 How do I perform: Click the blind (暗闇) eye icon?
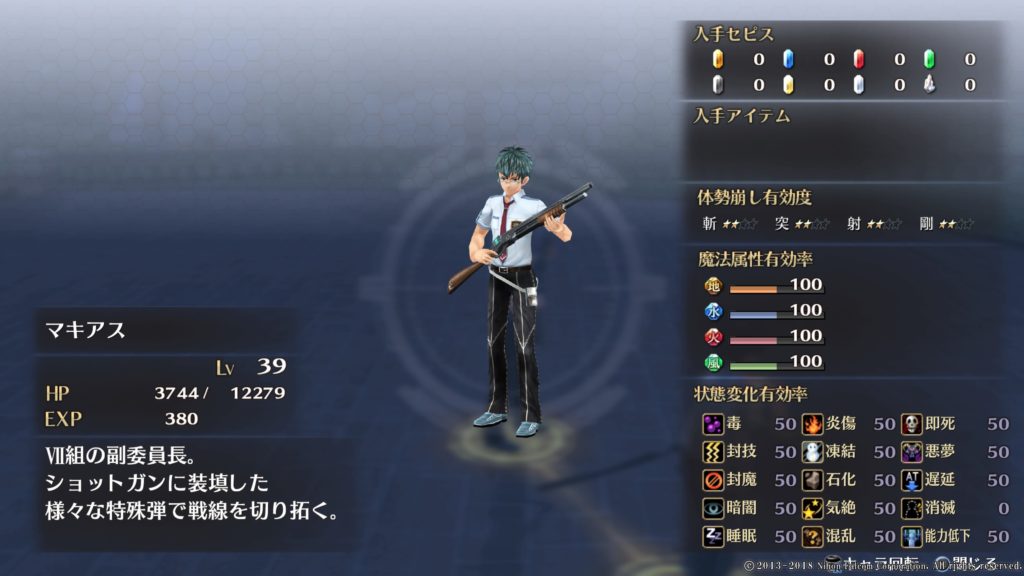712,508
